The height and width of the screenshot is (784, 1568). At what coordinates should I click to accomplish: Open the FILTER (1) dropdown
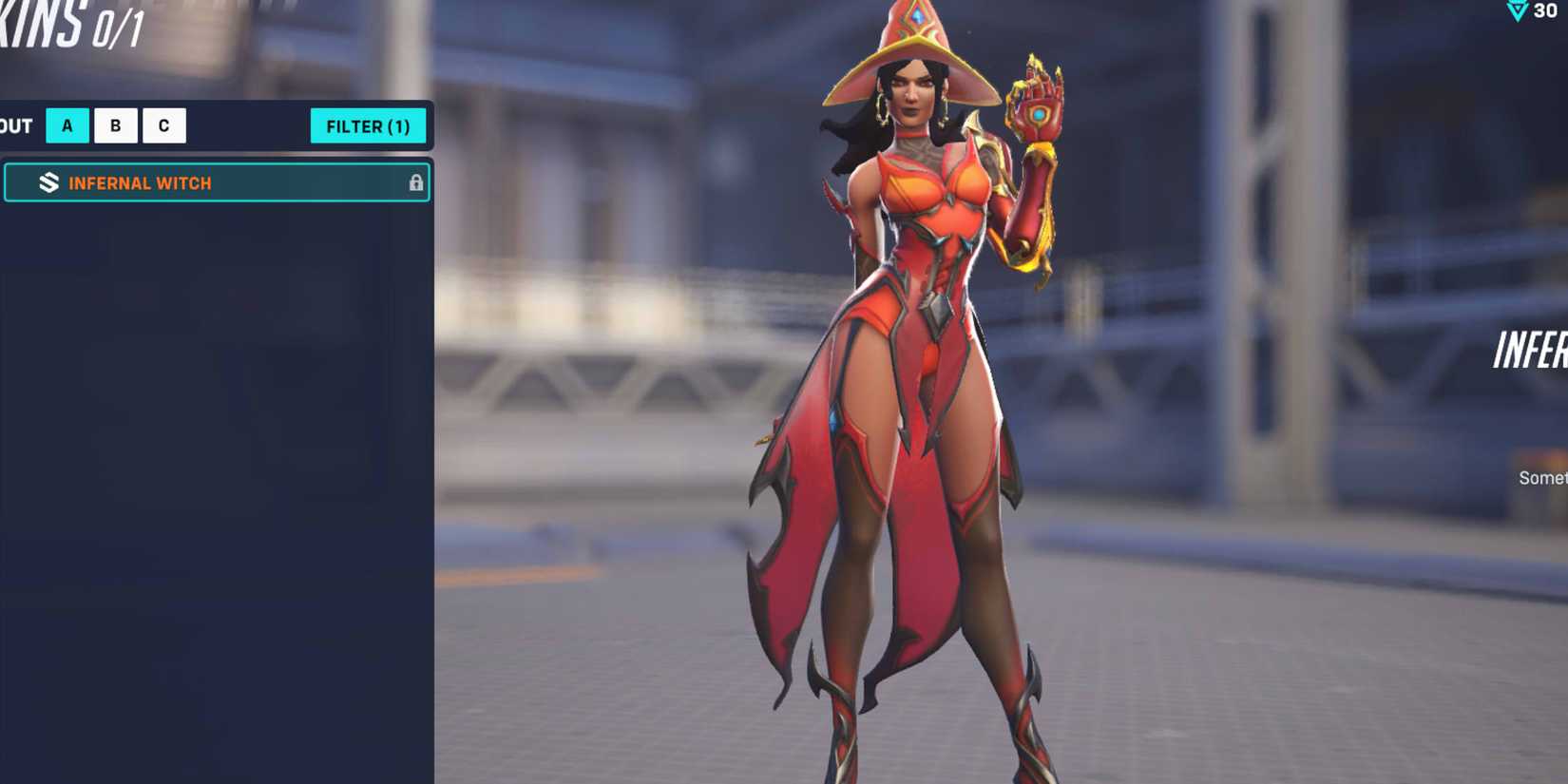tap(369, 124)
